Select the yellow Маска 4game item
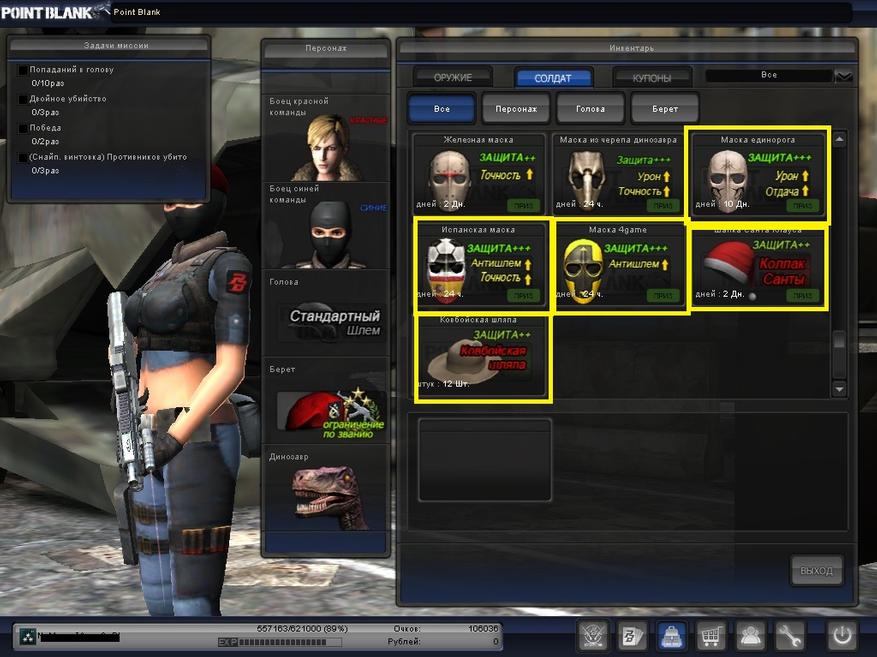877x657 pixels. 618,266
